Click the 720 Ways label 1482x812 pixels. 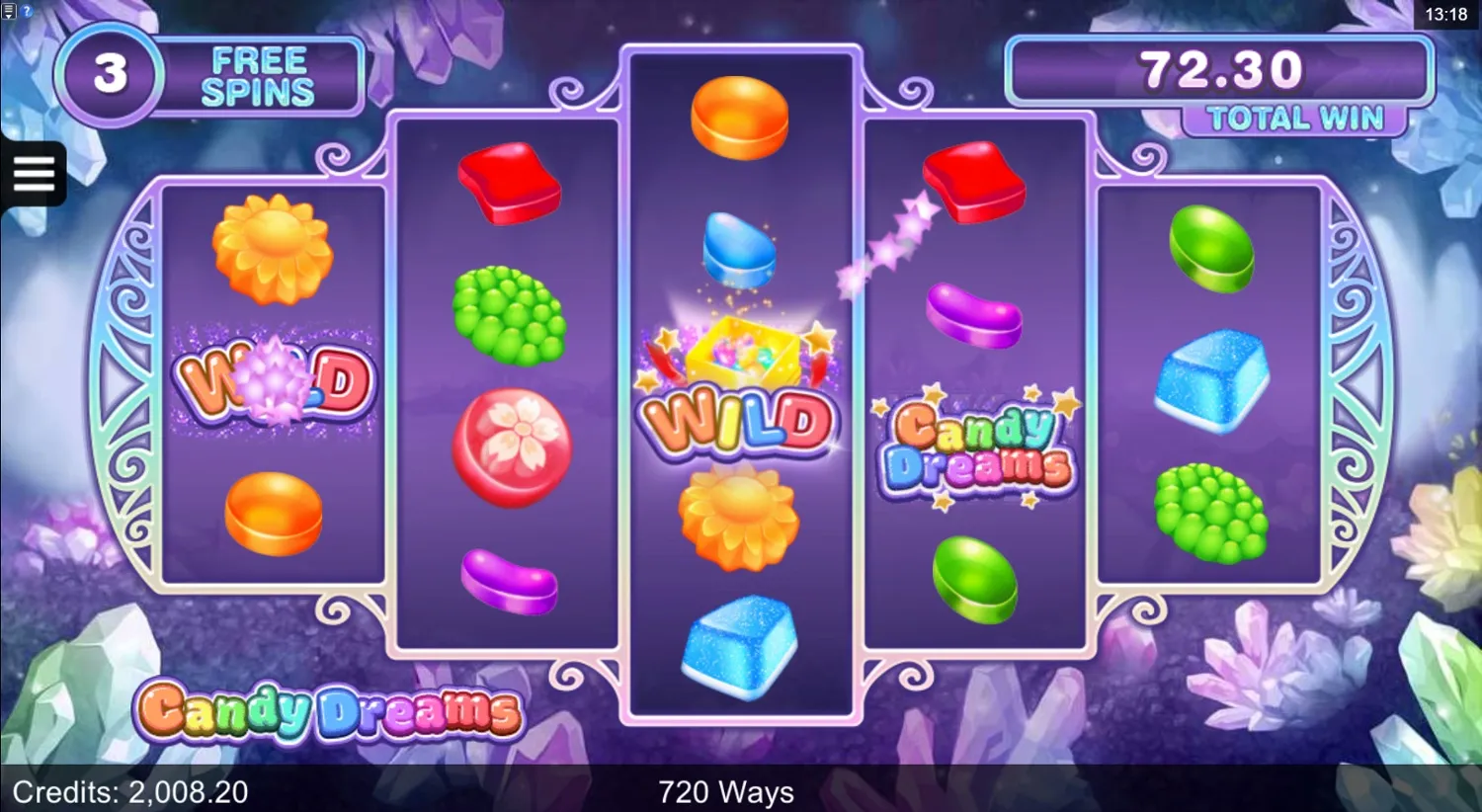tap(727, 792)
